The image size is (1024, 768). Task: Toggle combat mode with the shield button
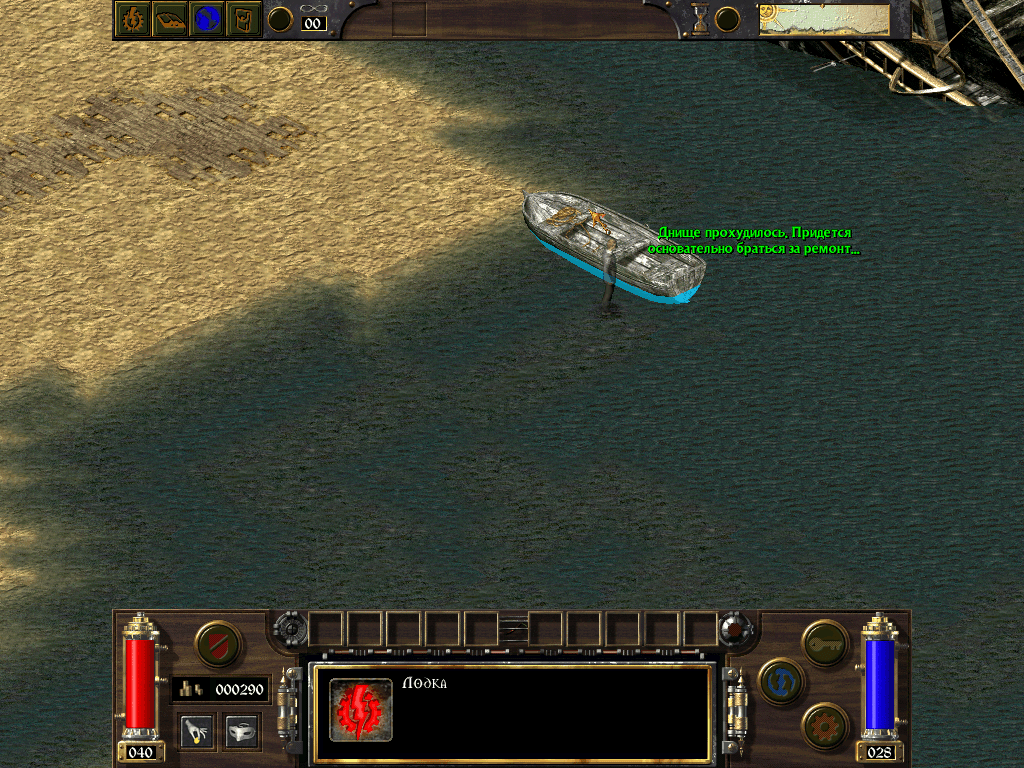tap(217, 644)
